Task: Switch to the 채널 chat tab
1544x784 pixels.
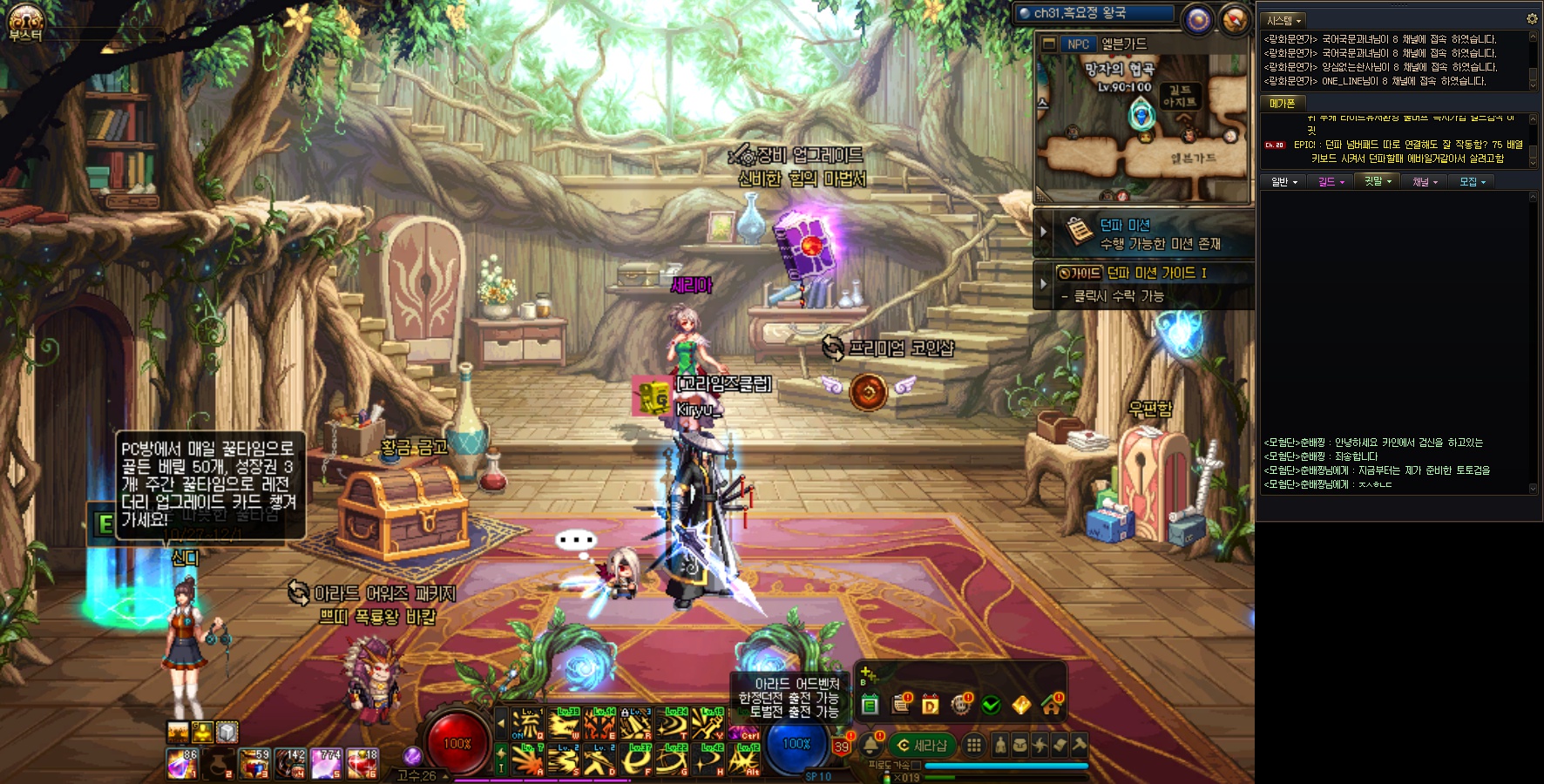Action: 1425,182
